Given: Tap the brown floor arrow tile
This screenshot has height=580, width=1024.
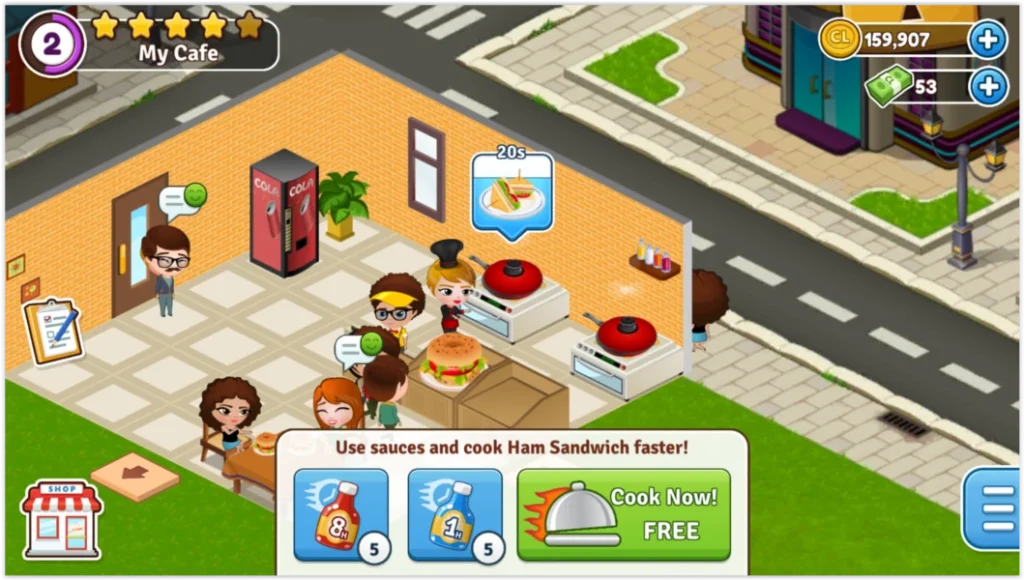Looking at the screenshot, I should click(x=134, y=475).
